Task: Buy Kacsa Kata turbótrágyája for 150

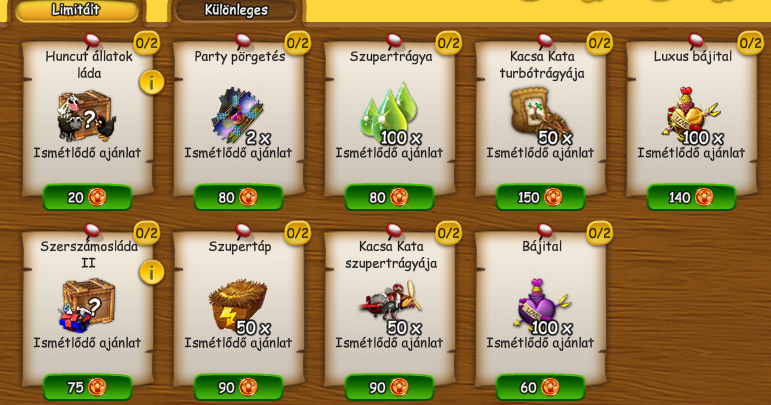Action: point(540,197)
